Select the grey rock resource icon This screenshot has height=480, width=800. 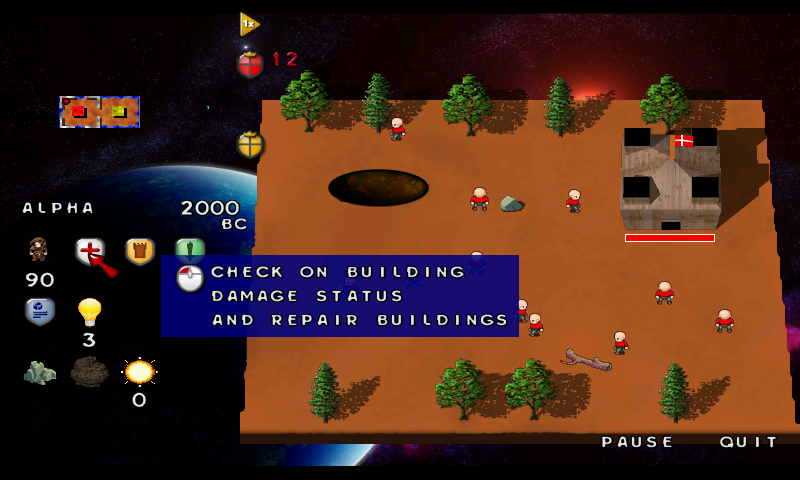coord(39,372)
